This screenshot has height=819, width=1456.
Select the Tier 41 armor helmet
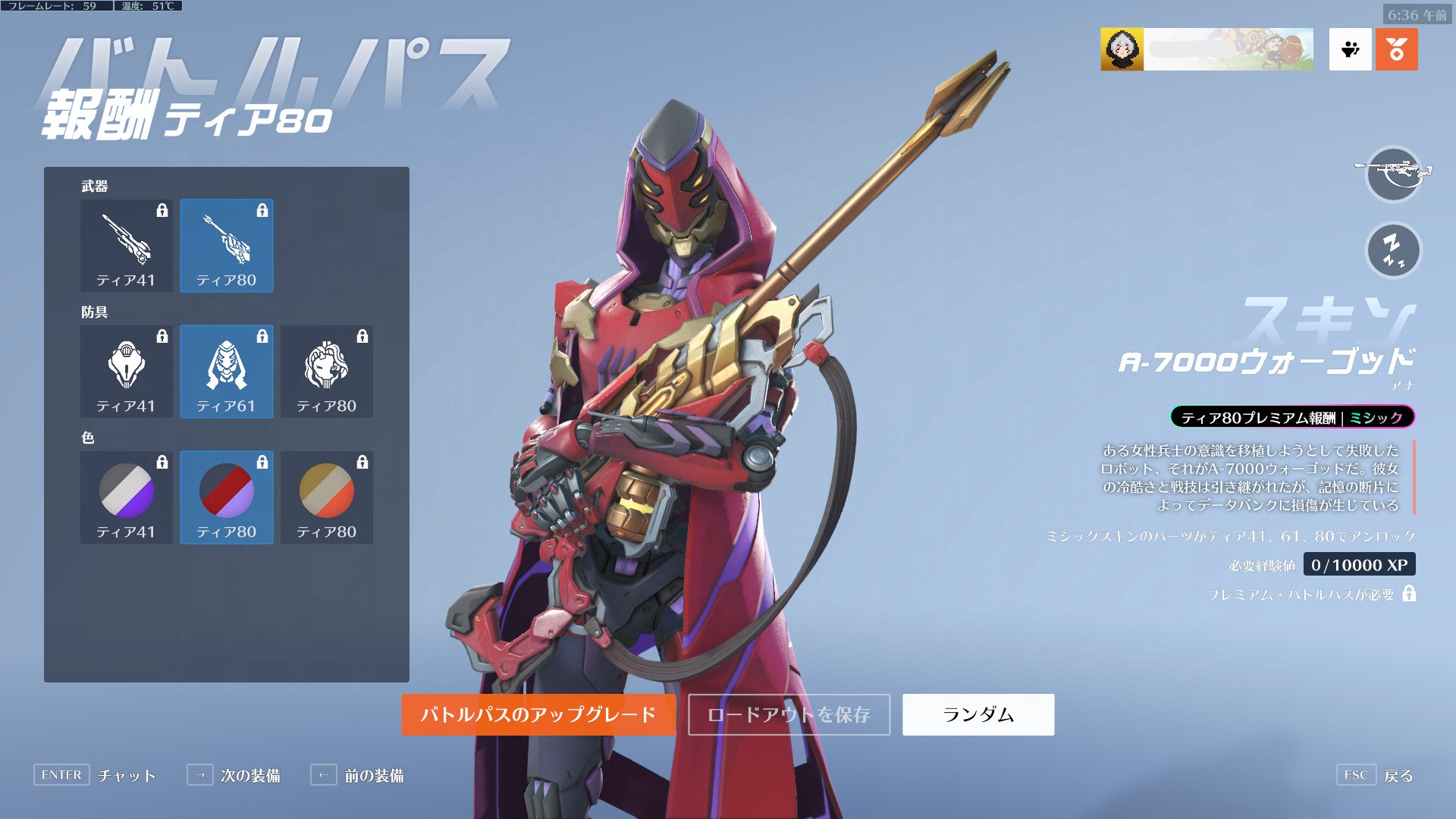pyautogui.click(x=127, y=372)
